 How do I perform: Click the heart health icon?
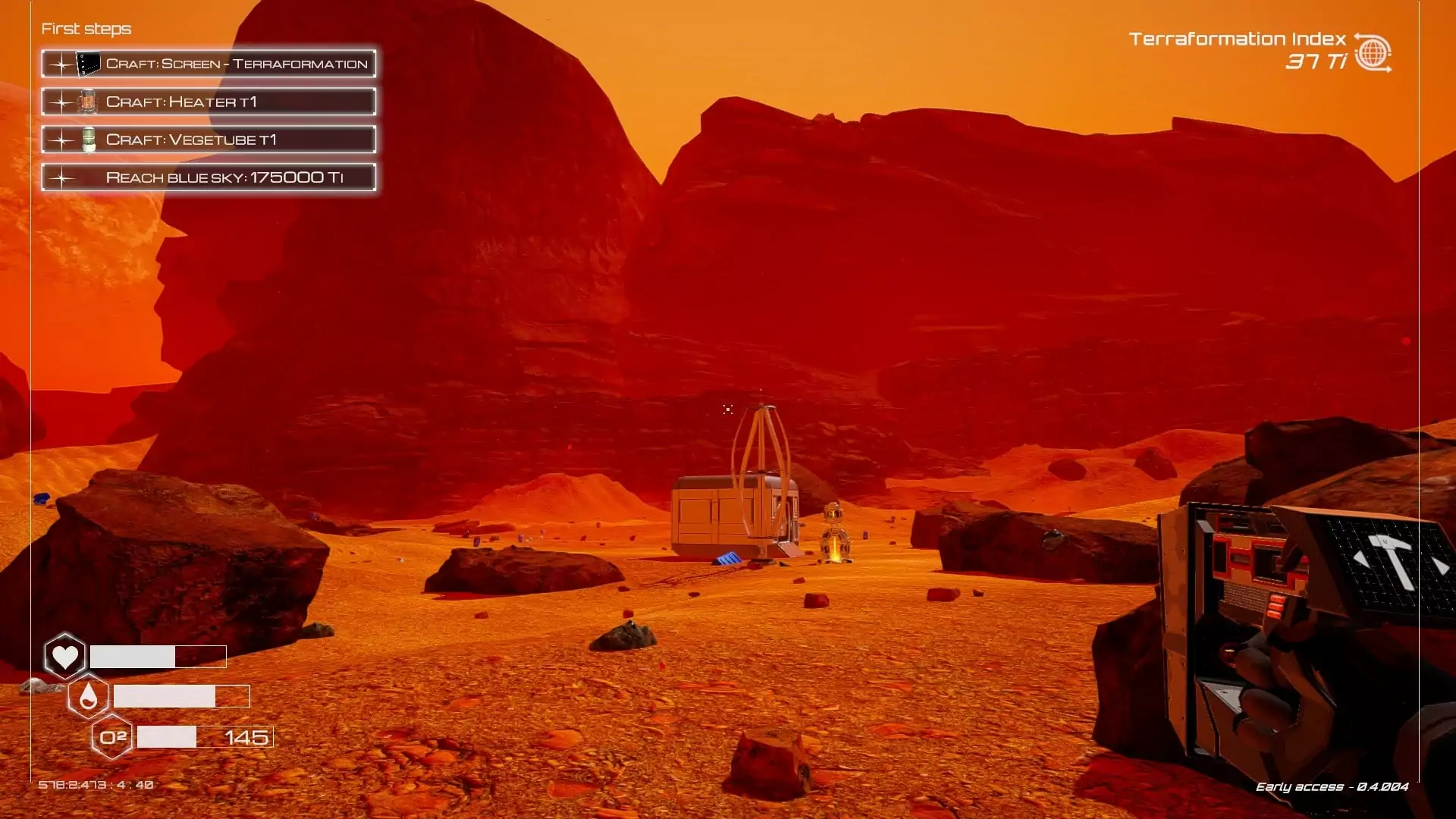pyautogui.click(x=64, y=656)
